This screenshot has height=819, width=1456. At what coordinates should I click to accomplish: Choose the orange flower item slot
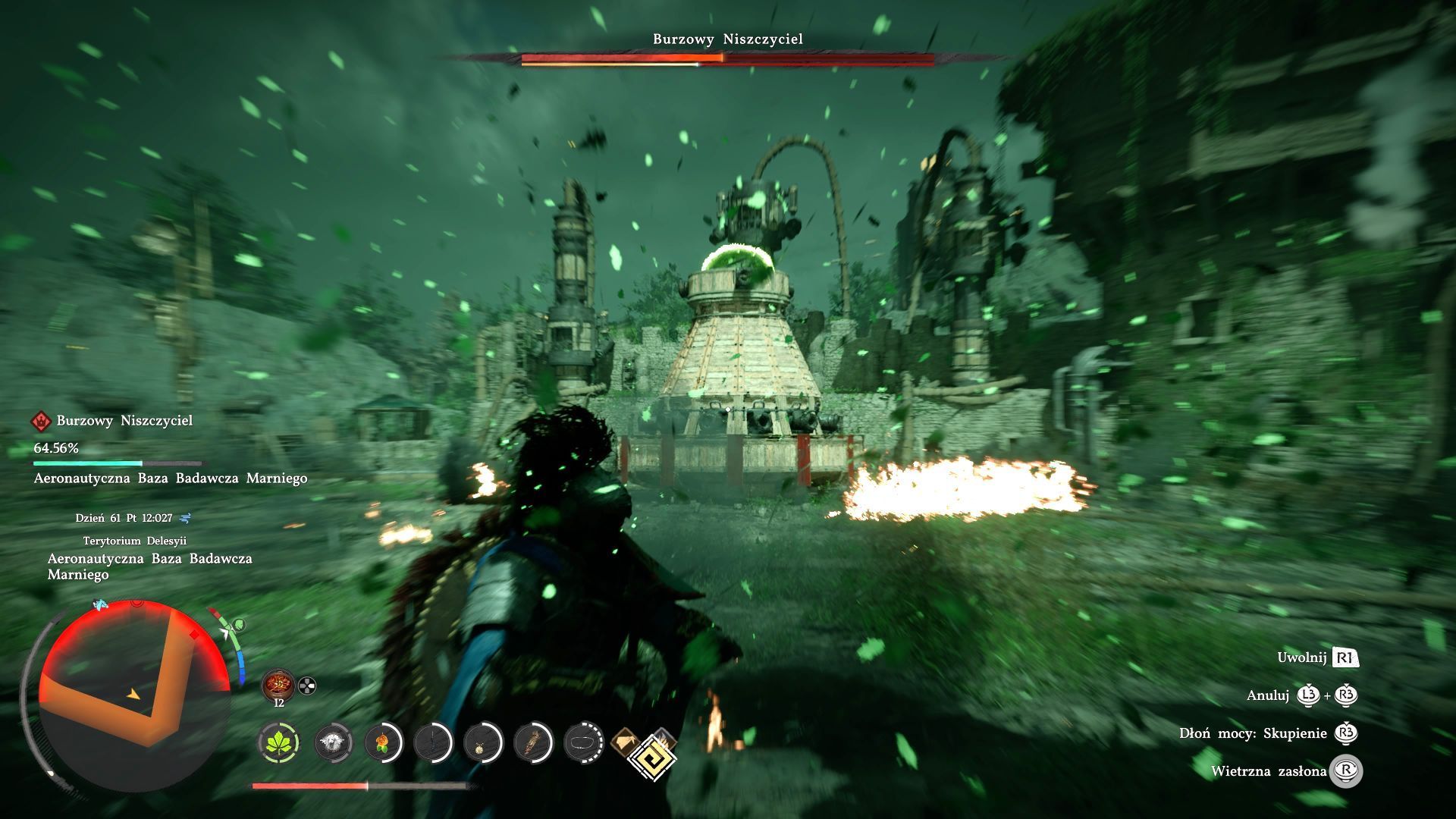(382, 742)
